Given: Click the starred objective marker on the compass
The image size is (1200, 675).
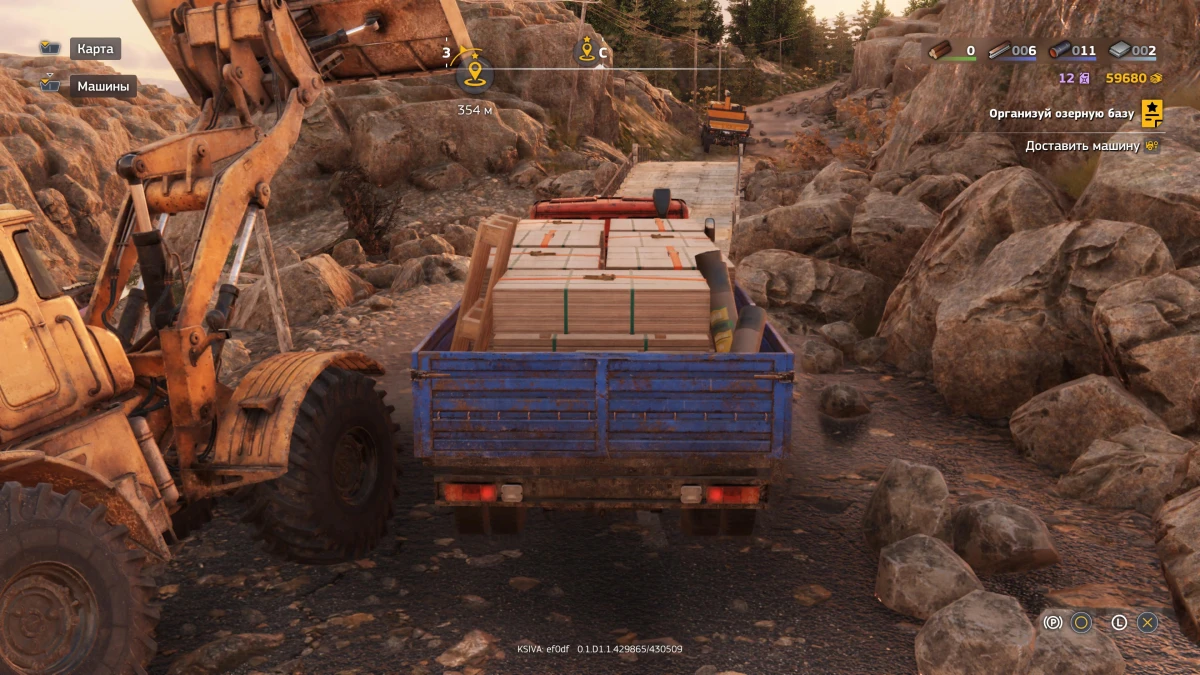Looking at the screenshot, I should (587, 49).
